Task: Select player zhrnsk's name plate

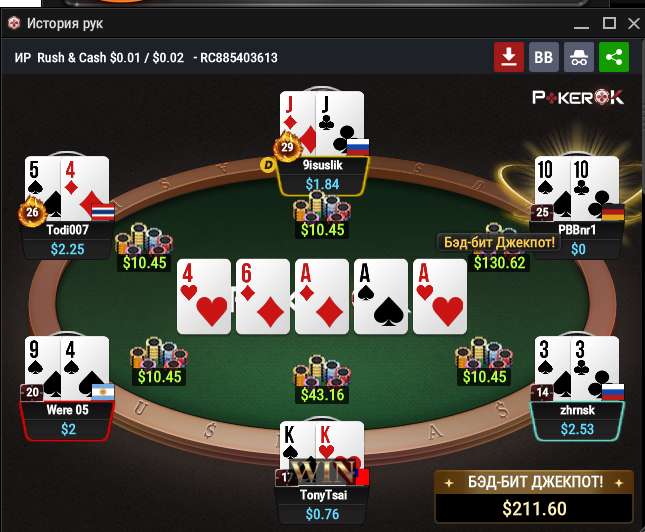Action: coord(579,420)
